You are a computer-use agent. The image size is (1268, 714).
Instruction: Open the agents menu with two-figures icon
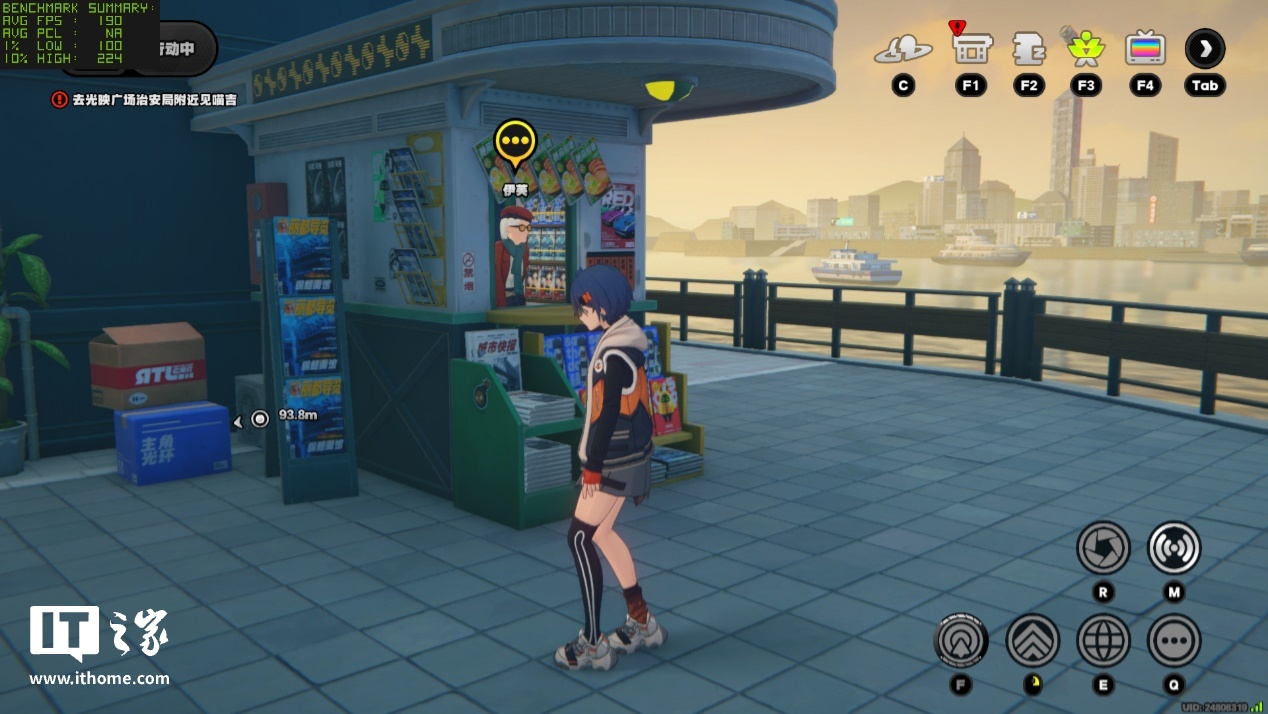(903, 49)
